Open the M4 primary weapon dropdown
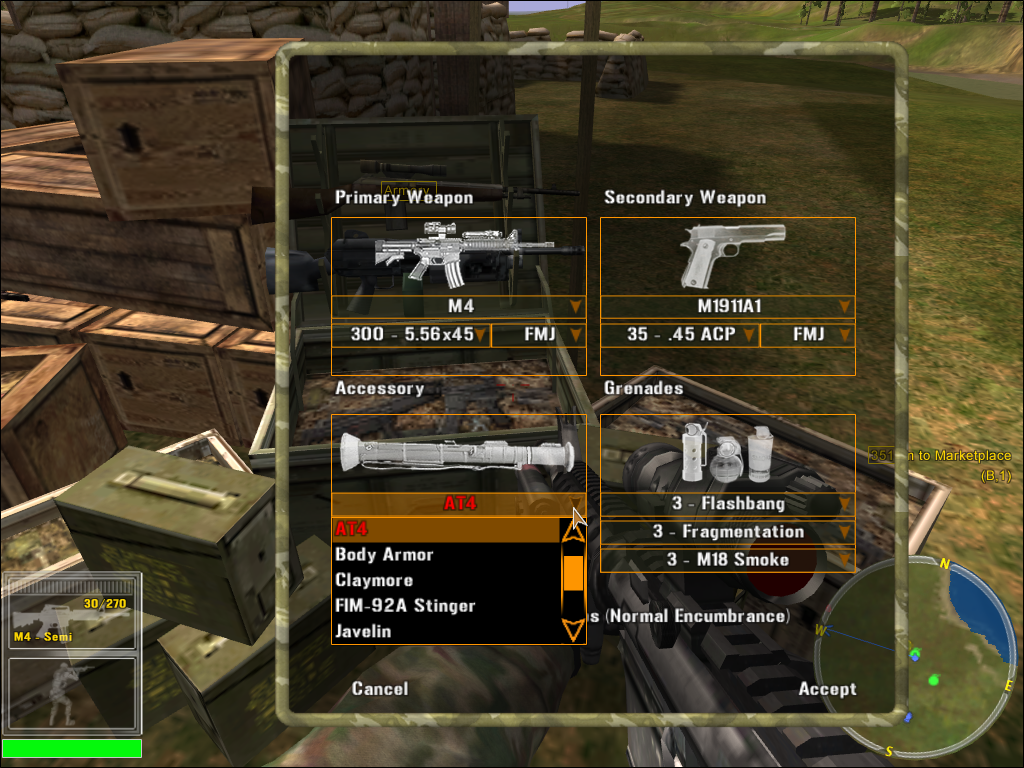1024x768 pixels. click(459, 306)
